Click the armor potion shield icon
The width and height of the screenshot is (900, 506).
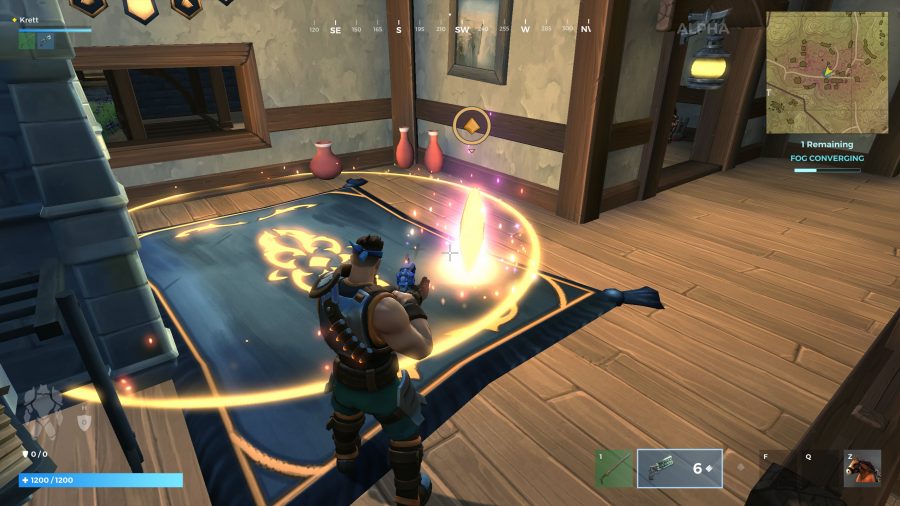coord(85,422)
